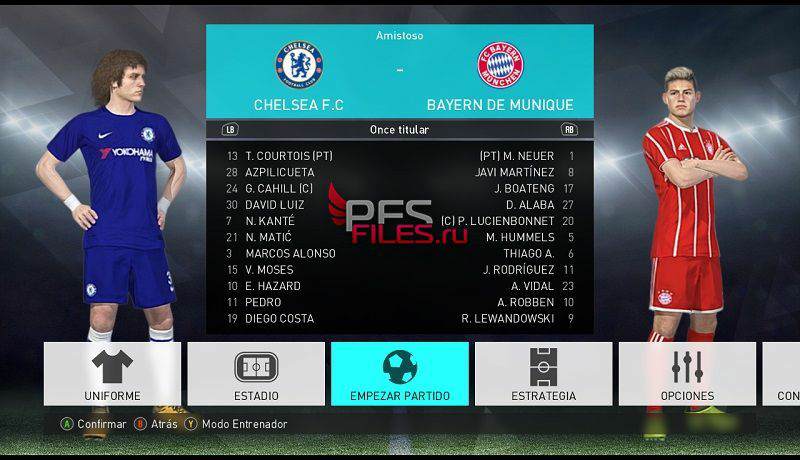
Task: Open the Opciones settings tile
Action: coord(687,374)
